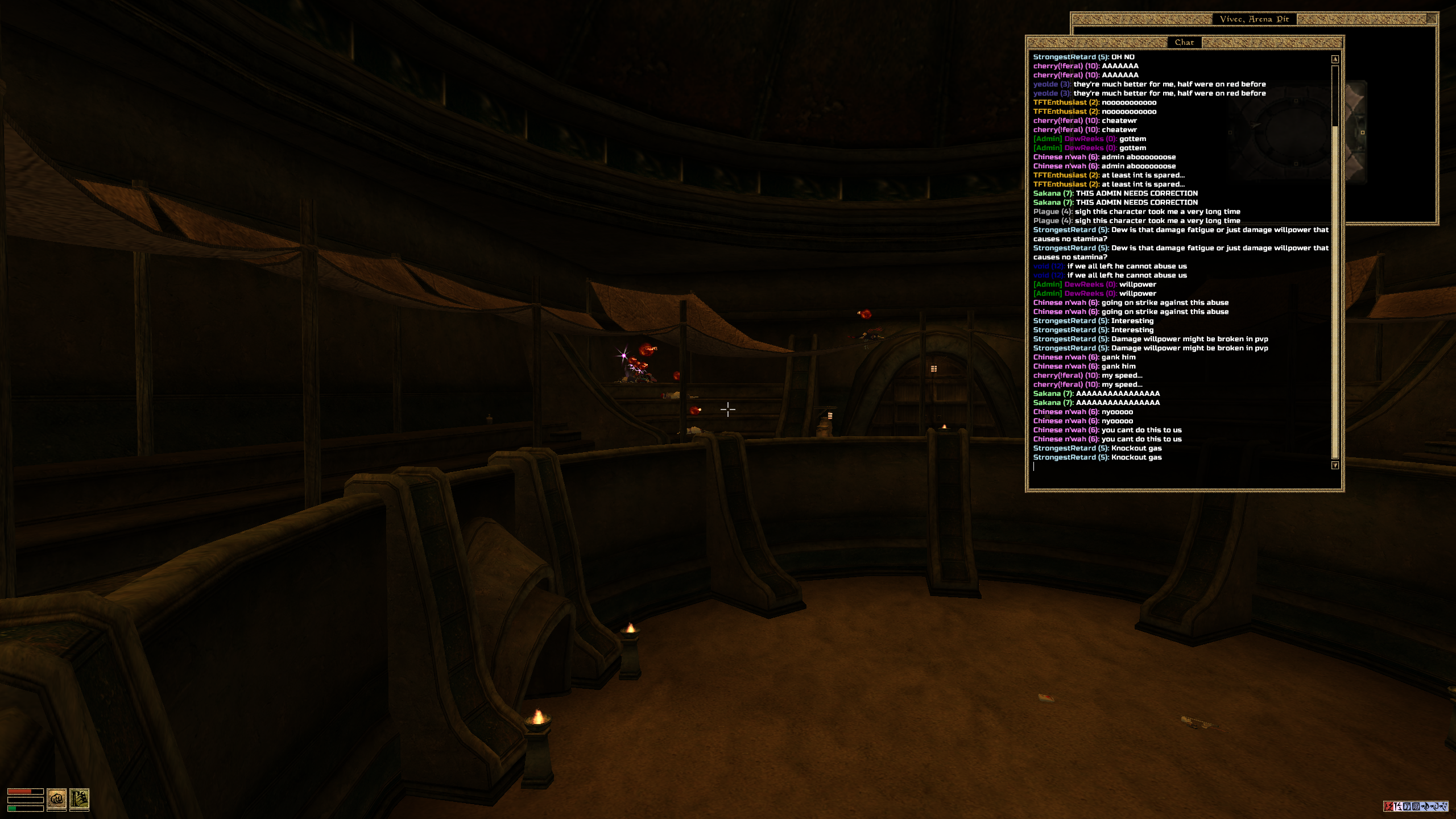Toggle the map window pin button
The width and height of the screenshot is (1456, 819).
tap(1432, 19)
